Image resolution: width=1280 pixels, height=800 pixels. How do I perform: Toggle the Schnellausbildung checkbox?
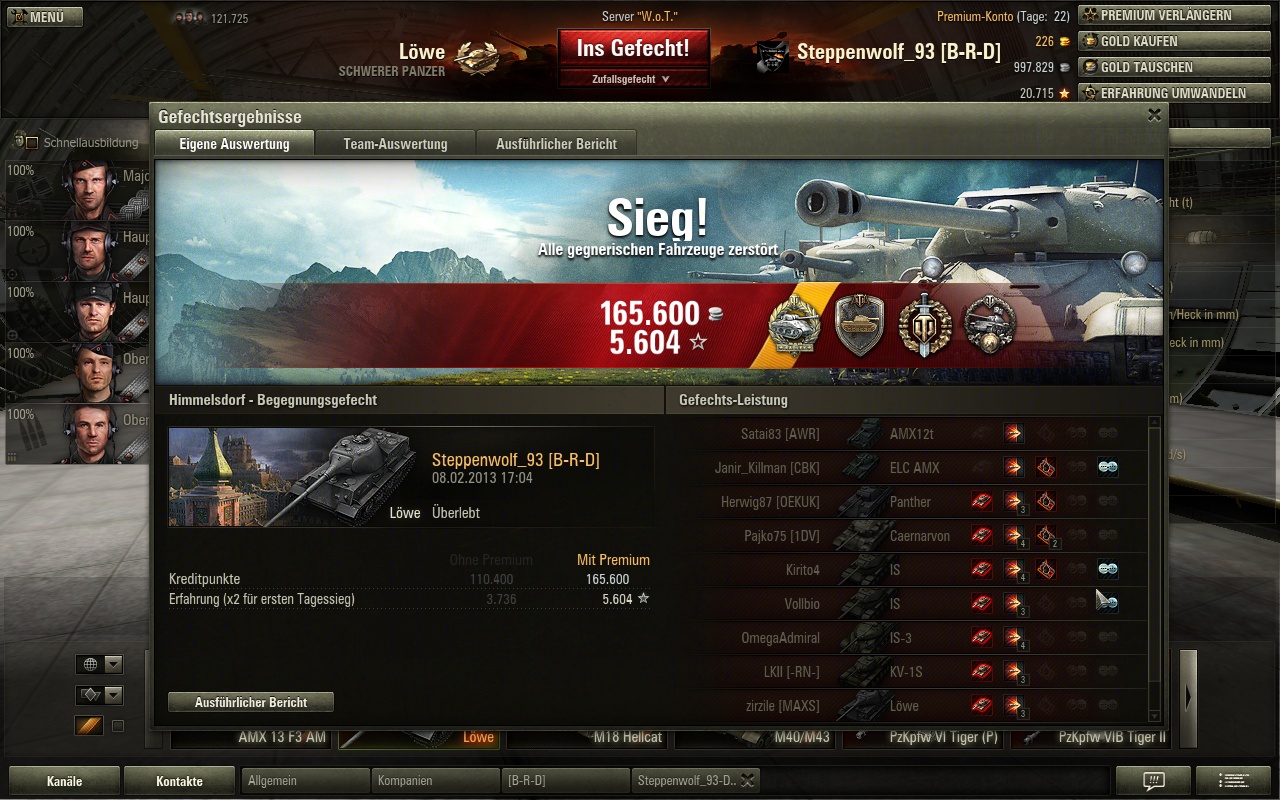(31, 143)
